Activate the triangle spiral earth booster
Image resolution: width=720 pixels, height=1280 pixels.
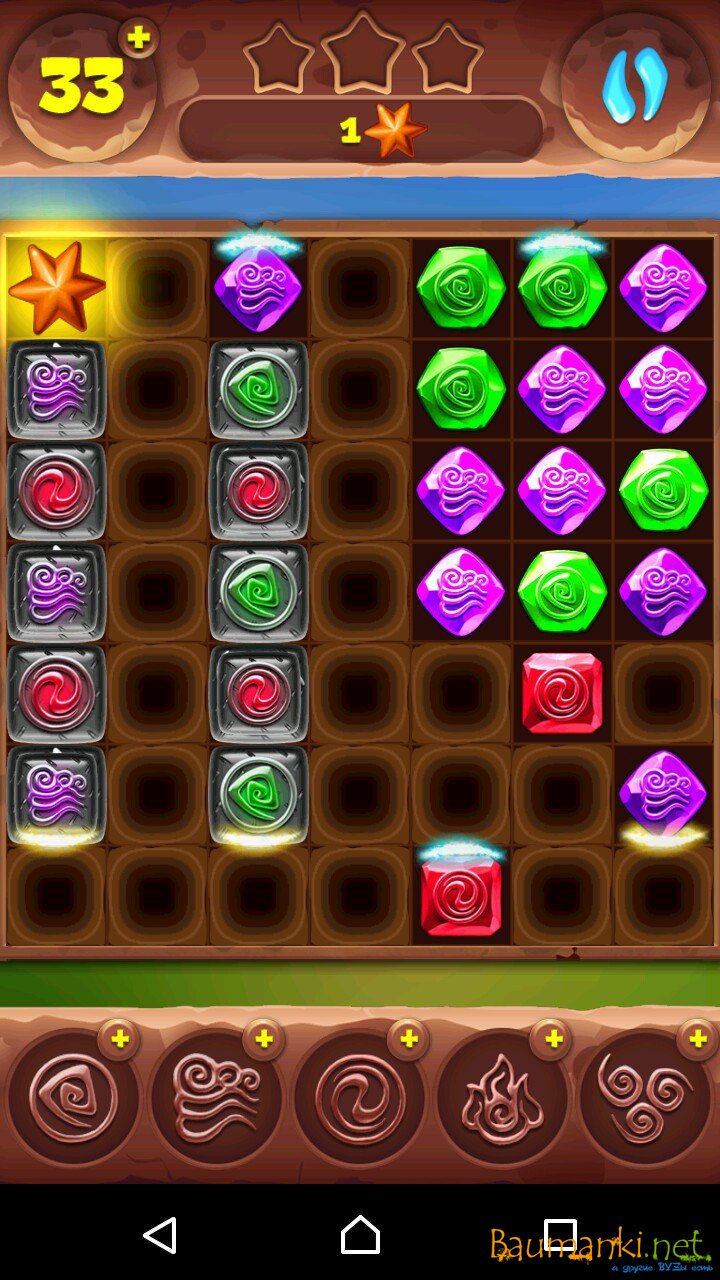point(72,1099)
